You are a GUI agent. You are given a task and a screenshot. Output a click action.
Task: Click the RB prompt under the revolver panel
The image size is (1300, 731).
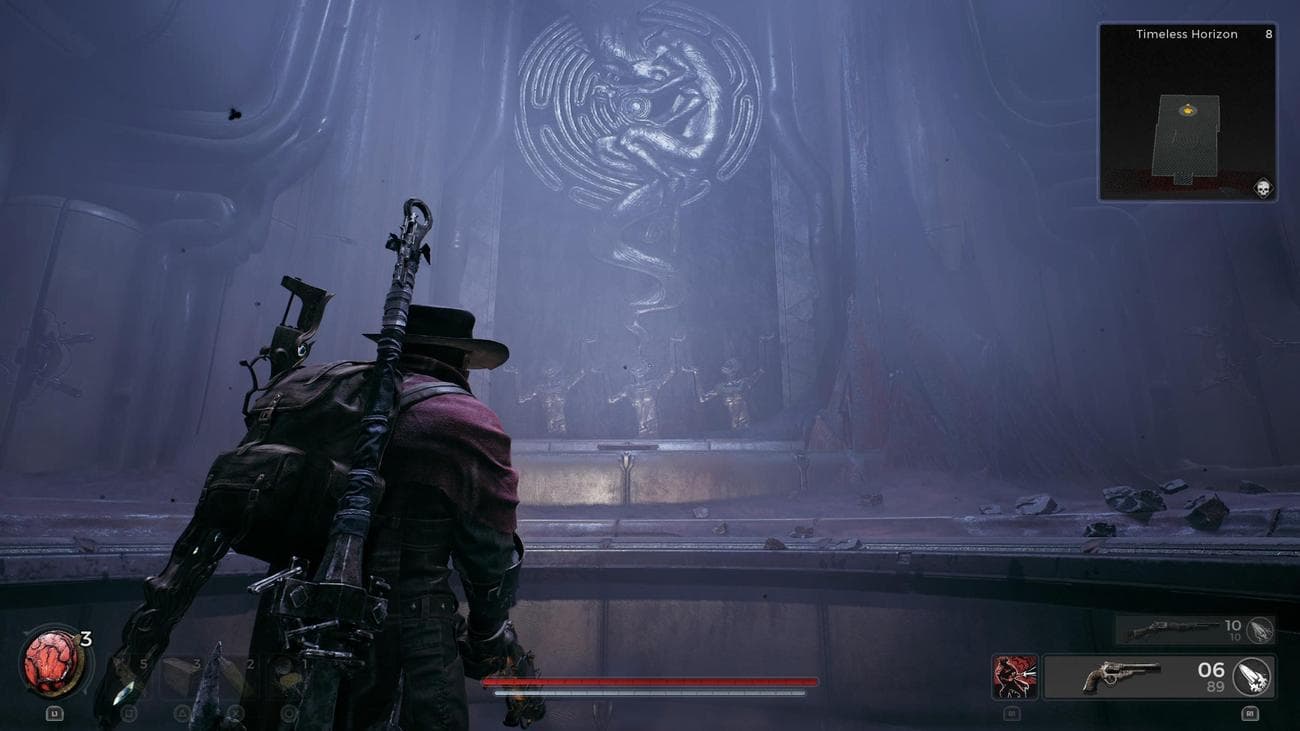[x=1250, y=714]
